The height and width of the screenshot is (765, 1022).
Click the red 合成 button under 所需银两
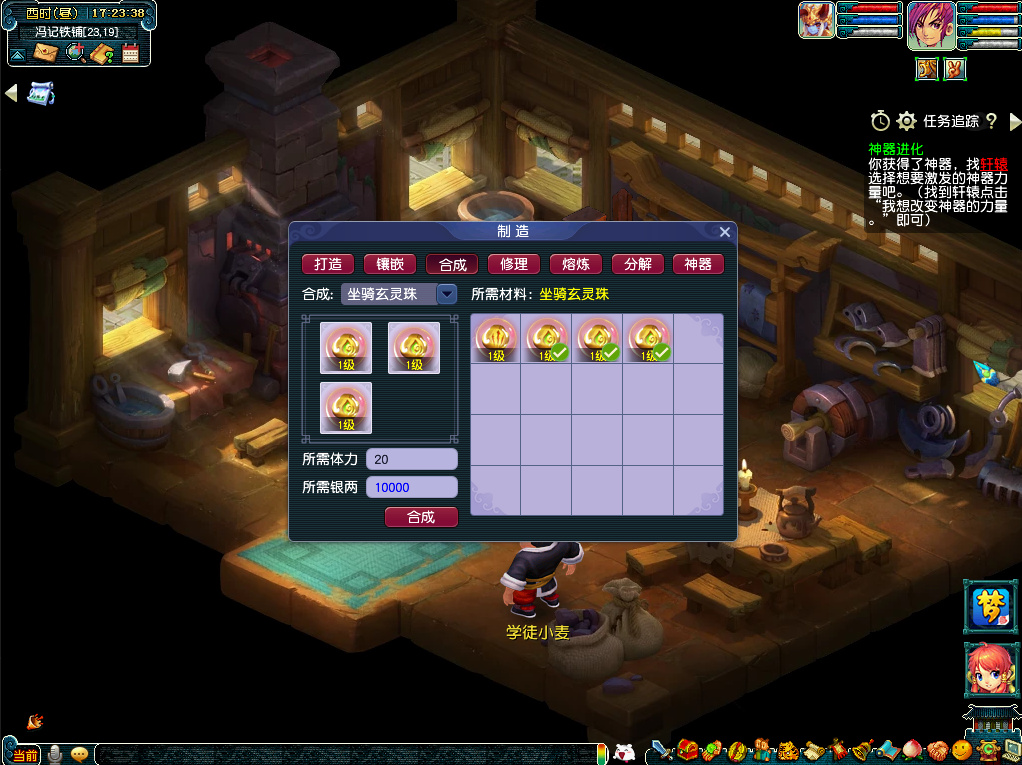421,517
